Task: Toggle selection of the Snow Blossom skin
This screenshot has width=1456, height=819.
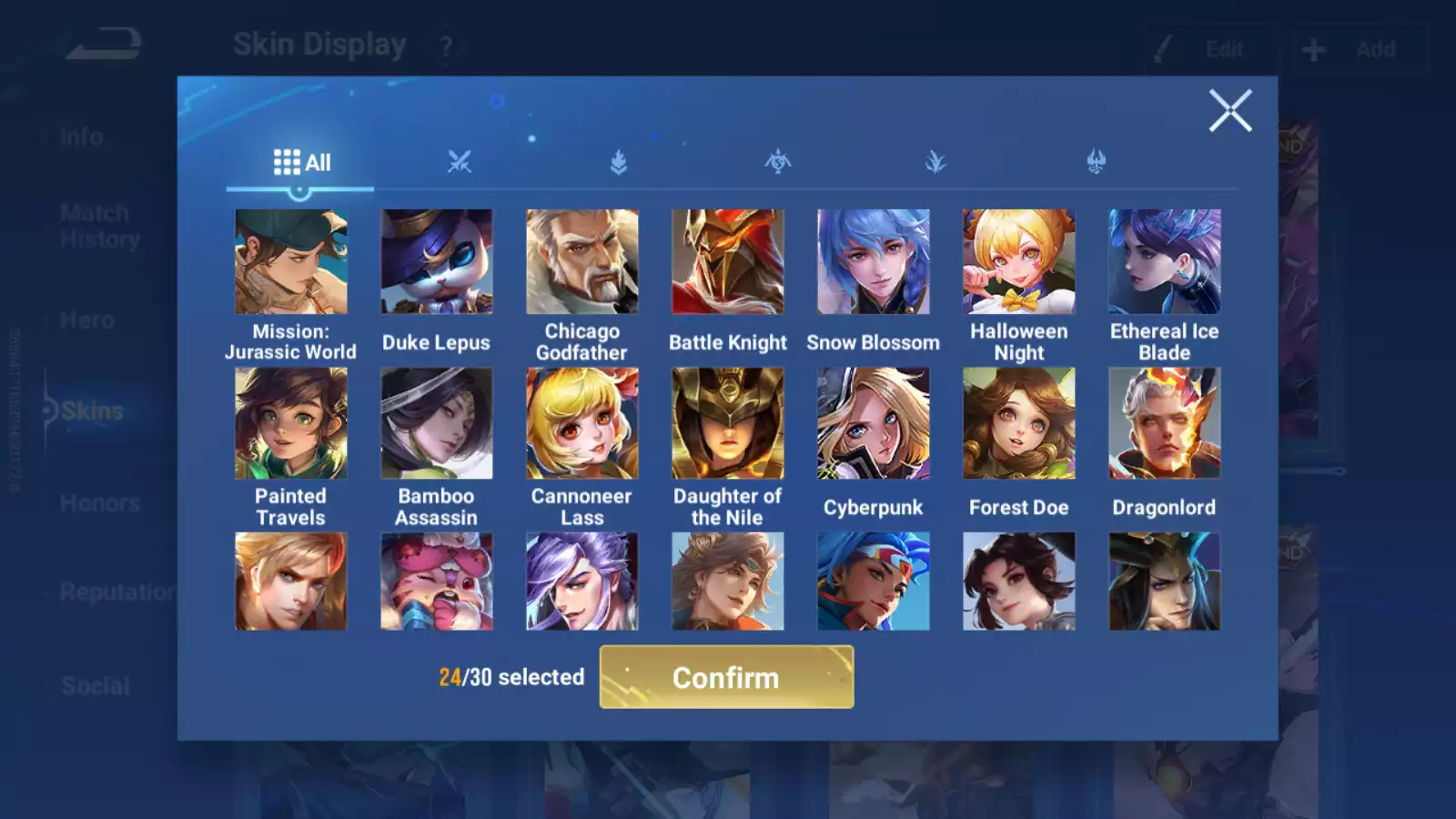Action: coord(873,261)
